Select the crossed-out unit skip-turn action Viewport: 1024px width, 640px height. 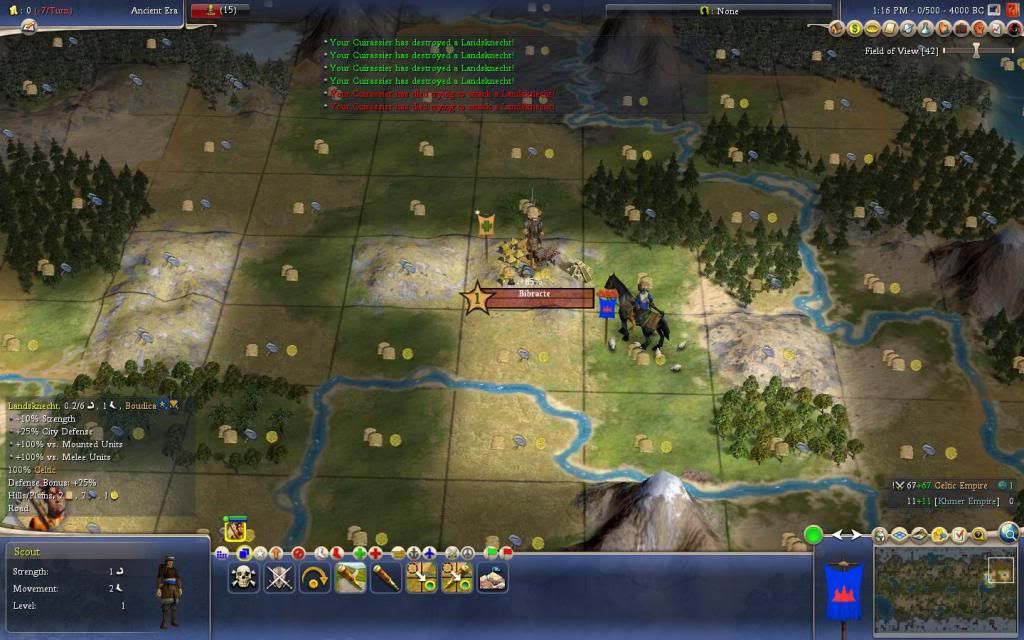[x=279, y=577]
